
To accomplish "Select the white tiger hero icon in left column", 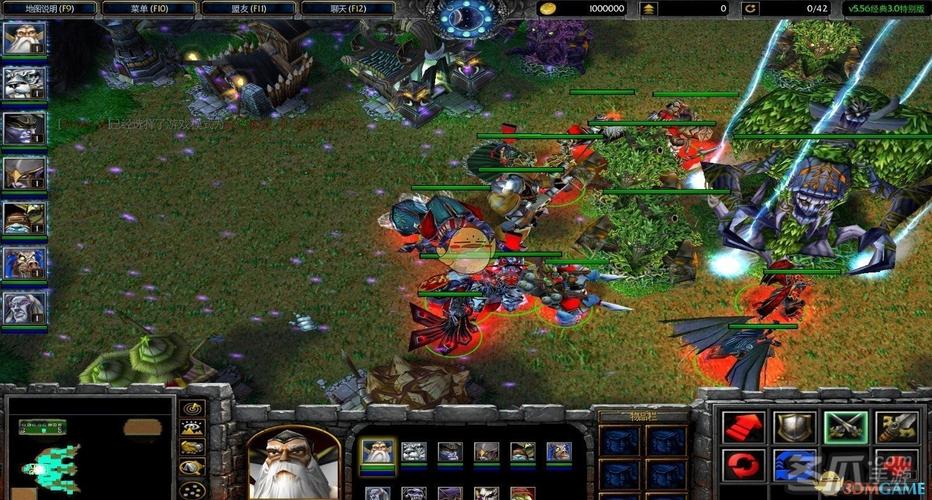I will 24,83.
